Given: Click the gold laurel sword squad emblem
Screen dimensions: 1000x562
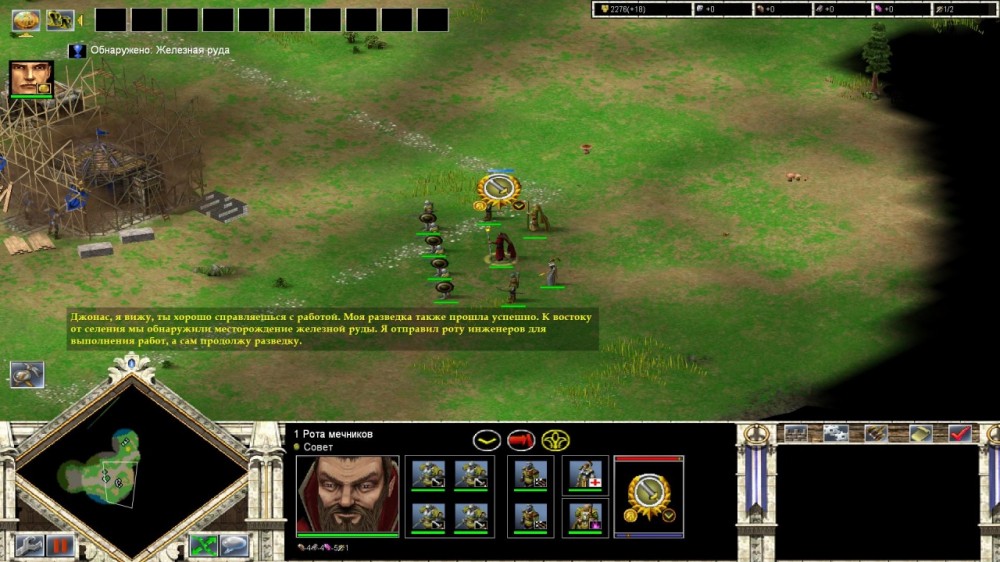Looking at the screenshot, I should tap(649, 497).
